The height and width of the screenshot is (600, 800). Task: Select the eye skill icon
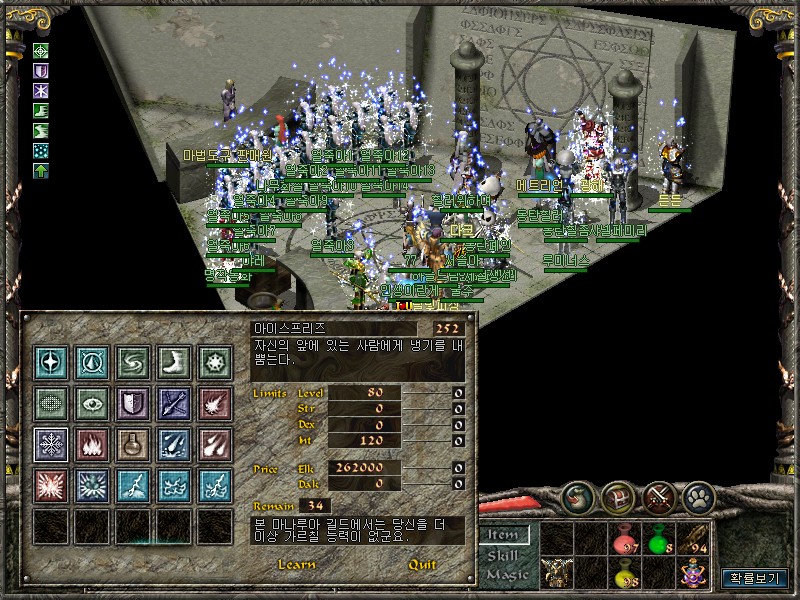coord(91,402)
